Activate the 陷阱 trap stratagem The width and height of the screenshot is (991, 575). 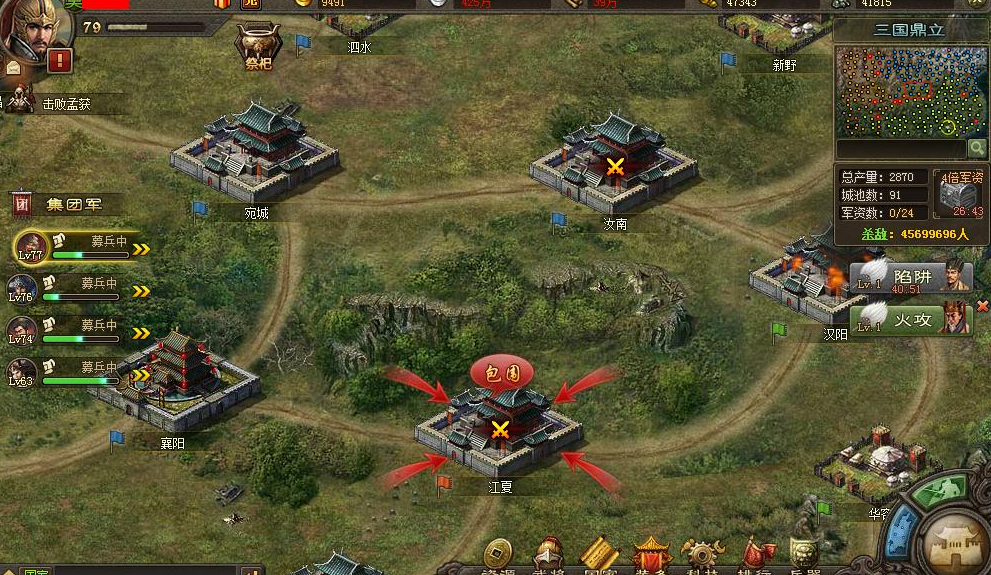tap(911, 275)
